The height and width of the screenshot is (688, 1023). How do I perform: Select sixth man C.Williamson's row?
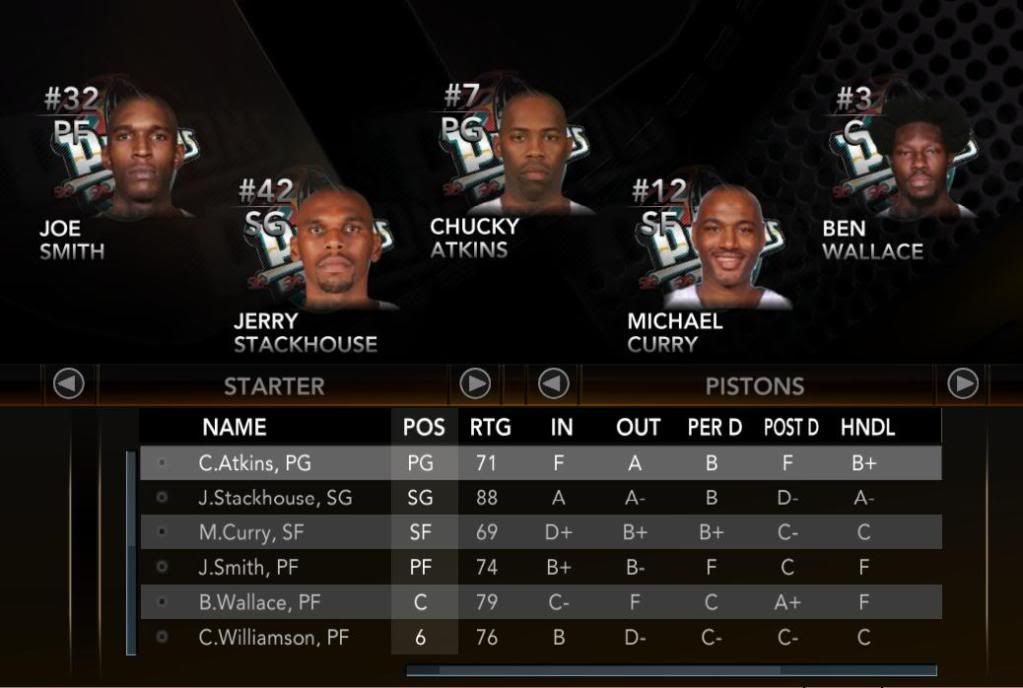pos(540,638)
